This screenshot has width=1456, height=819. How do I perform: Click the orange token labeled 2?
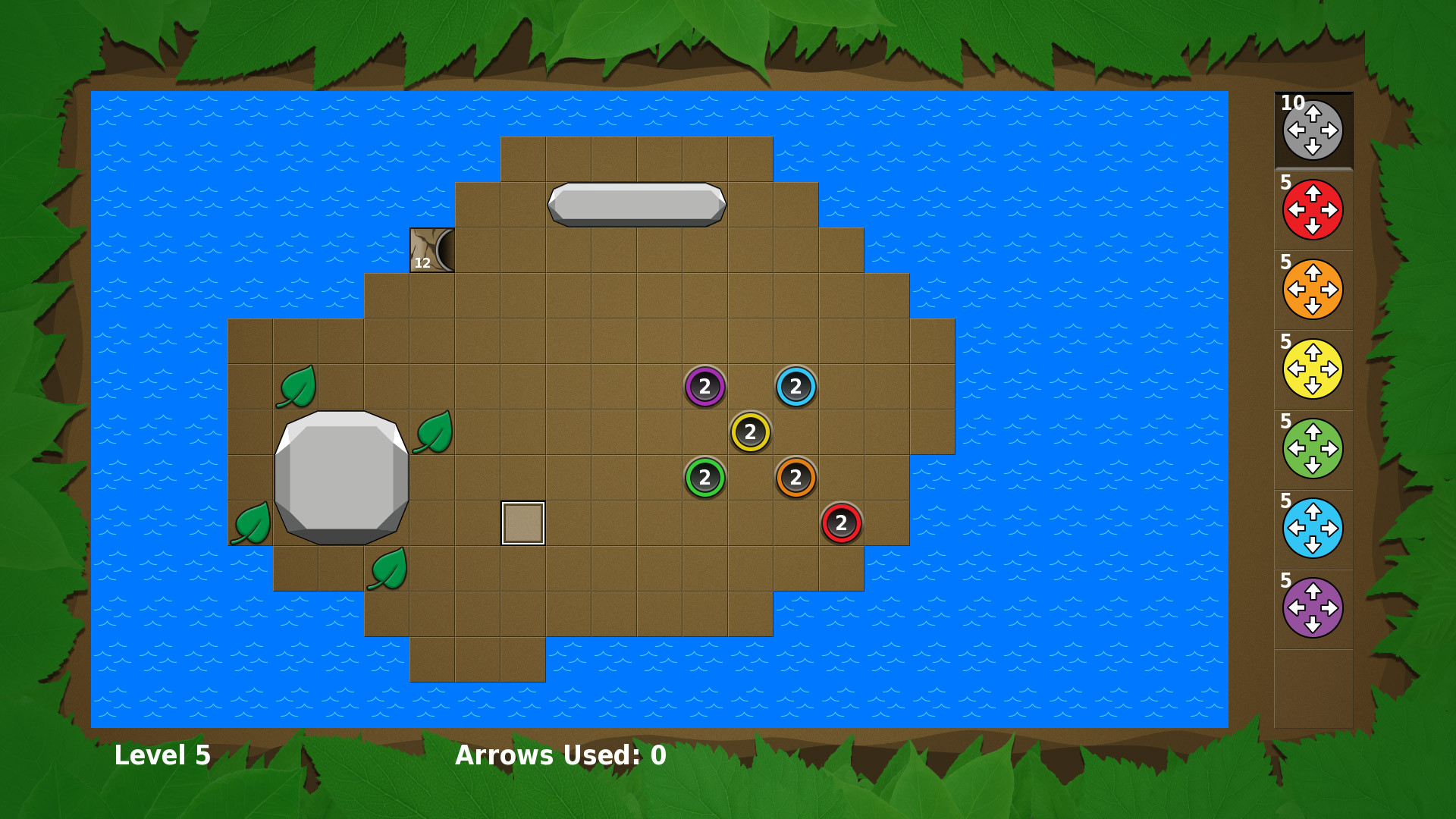(795, 476)
